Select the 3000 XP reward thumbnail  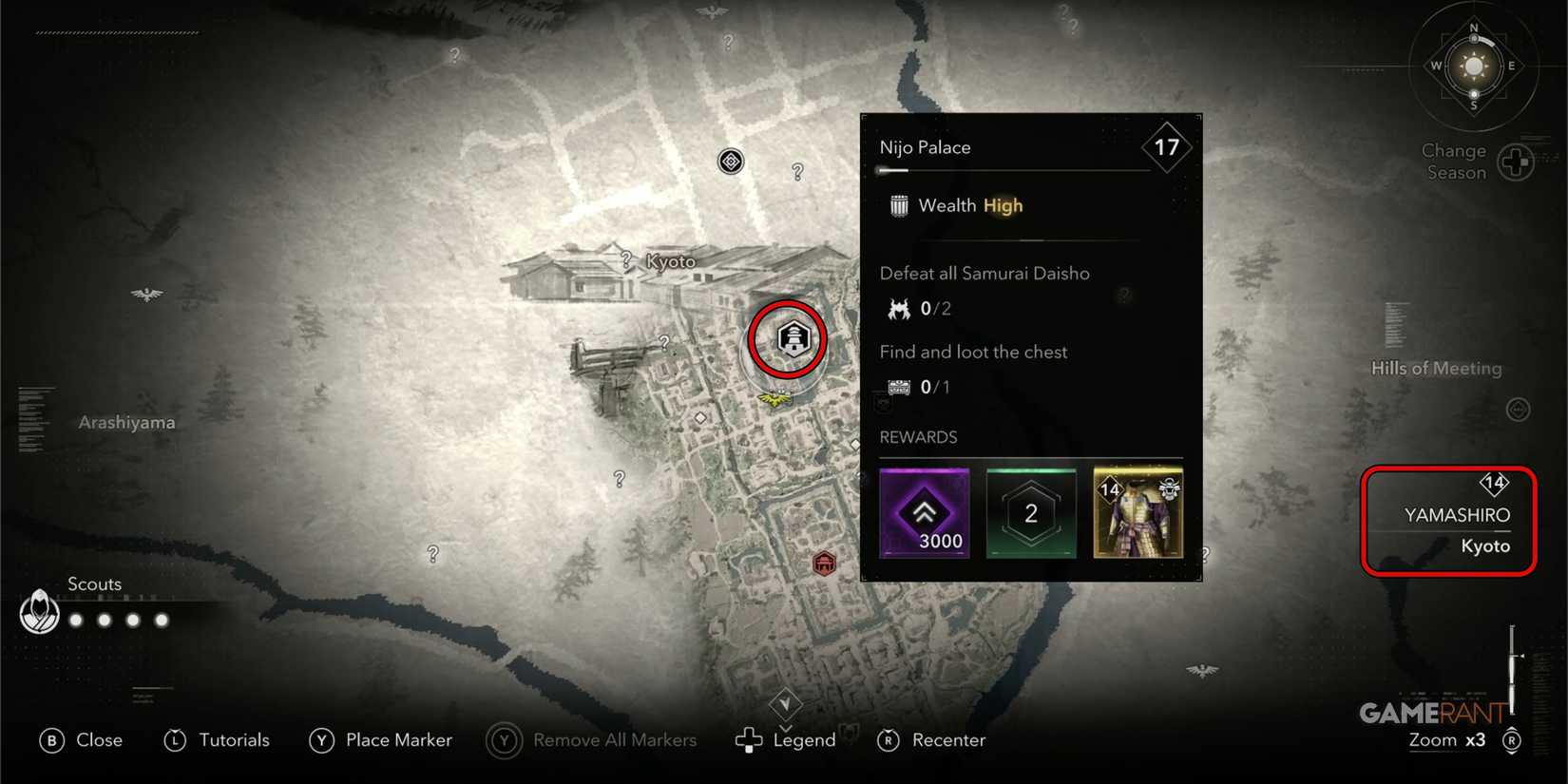point(924,513)
